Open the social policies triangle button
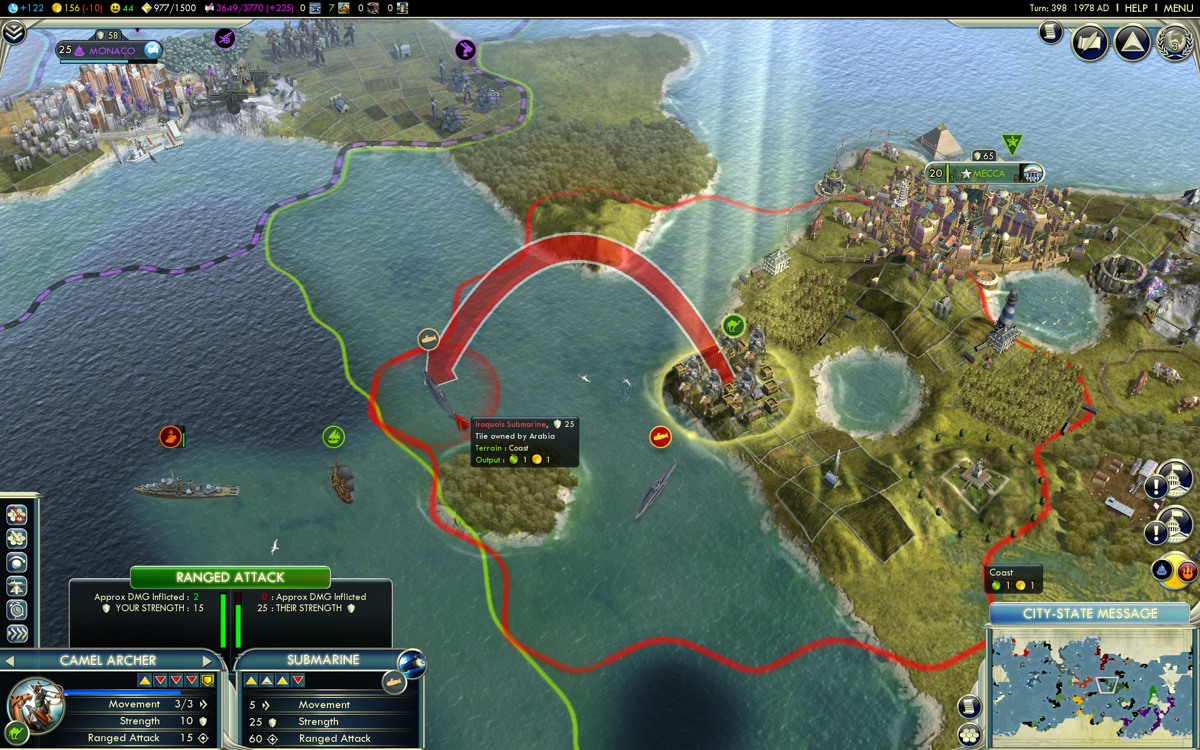The image size is (1200, 750). (1132, 43)
